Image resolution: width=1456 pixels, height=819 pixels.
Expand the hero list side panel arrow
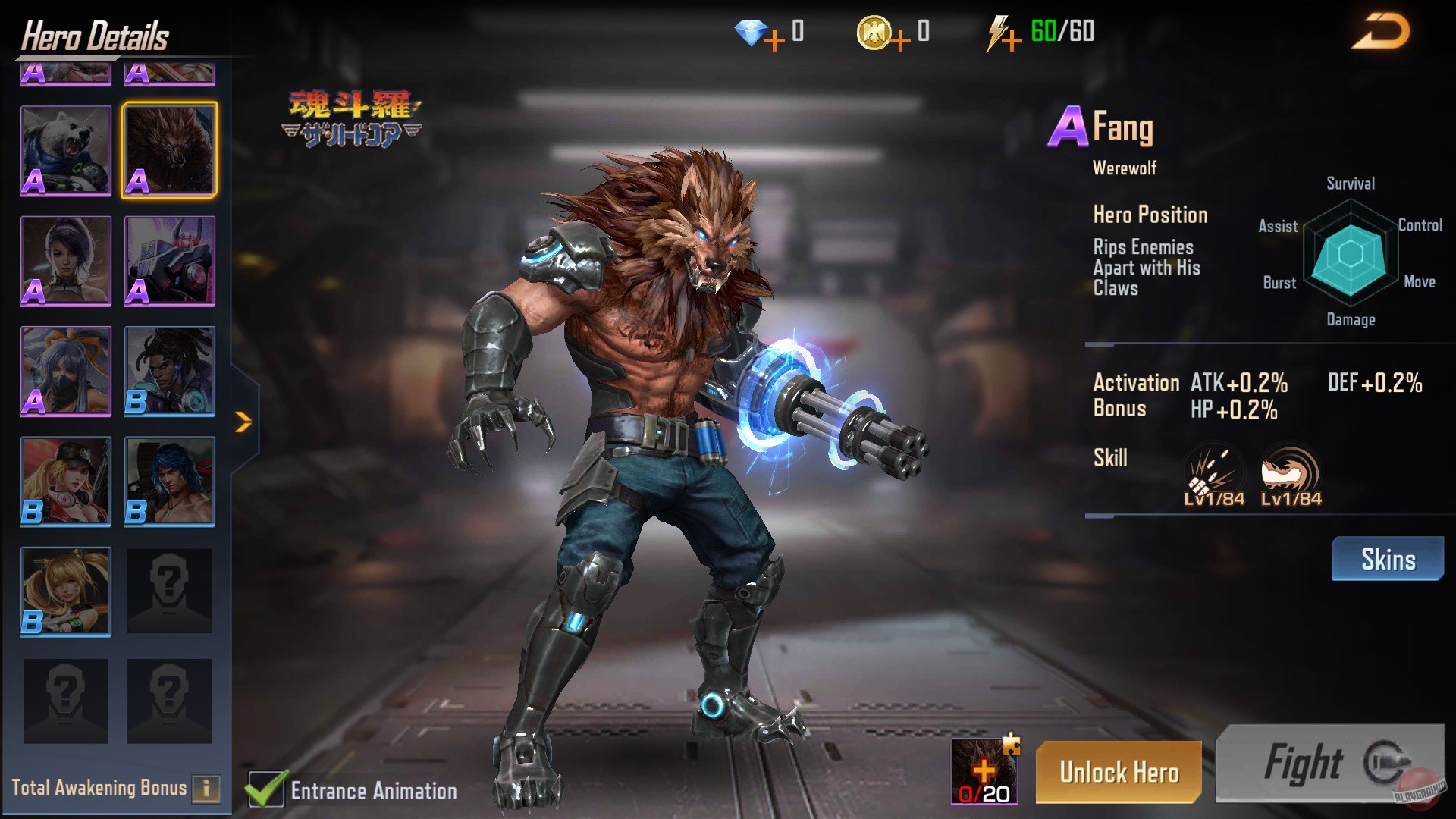tap(241, 421)
